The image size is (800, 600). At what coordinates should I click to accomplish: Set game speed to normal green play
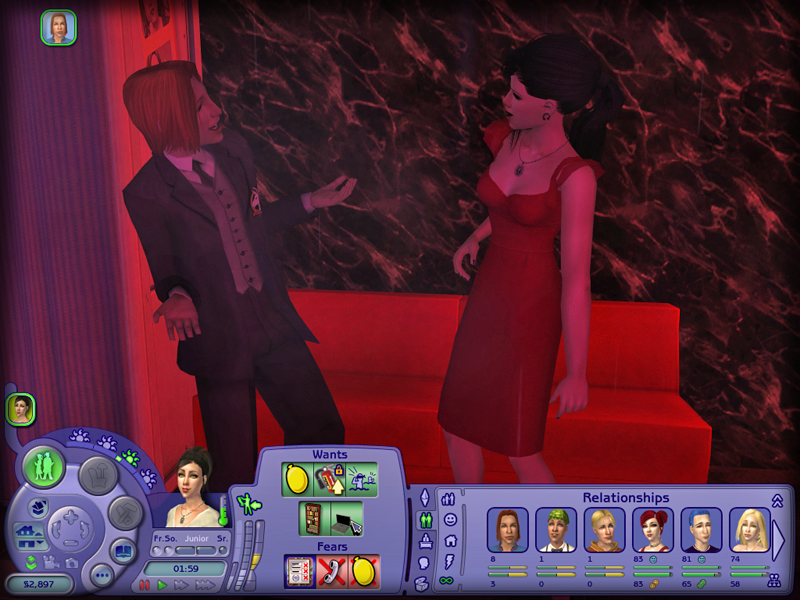click(162, 583)
